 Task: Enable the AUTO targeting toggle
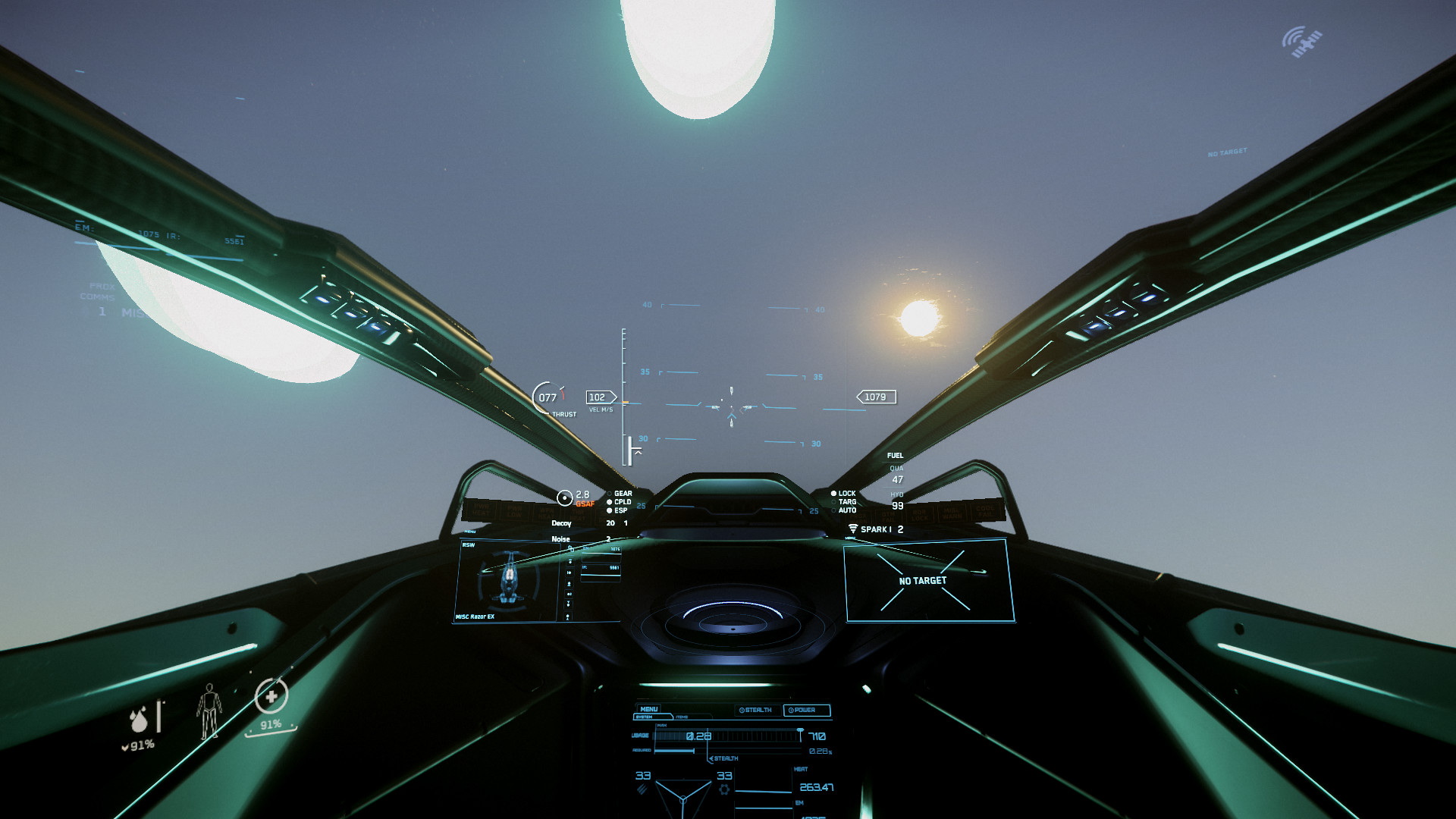[x=834, y=510]
